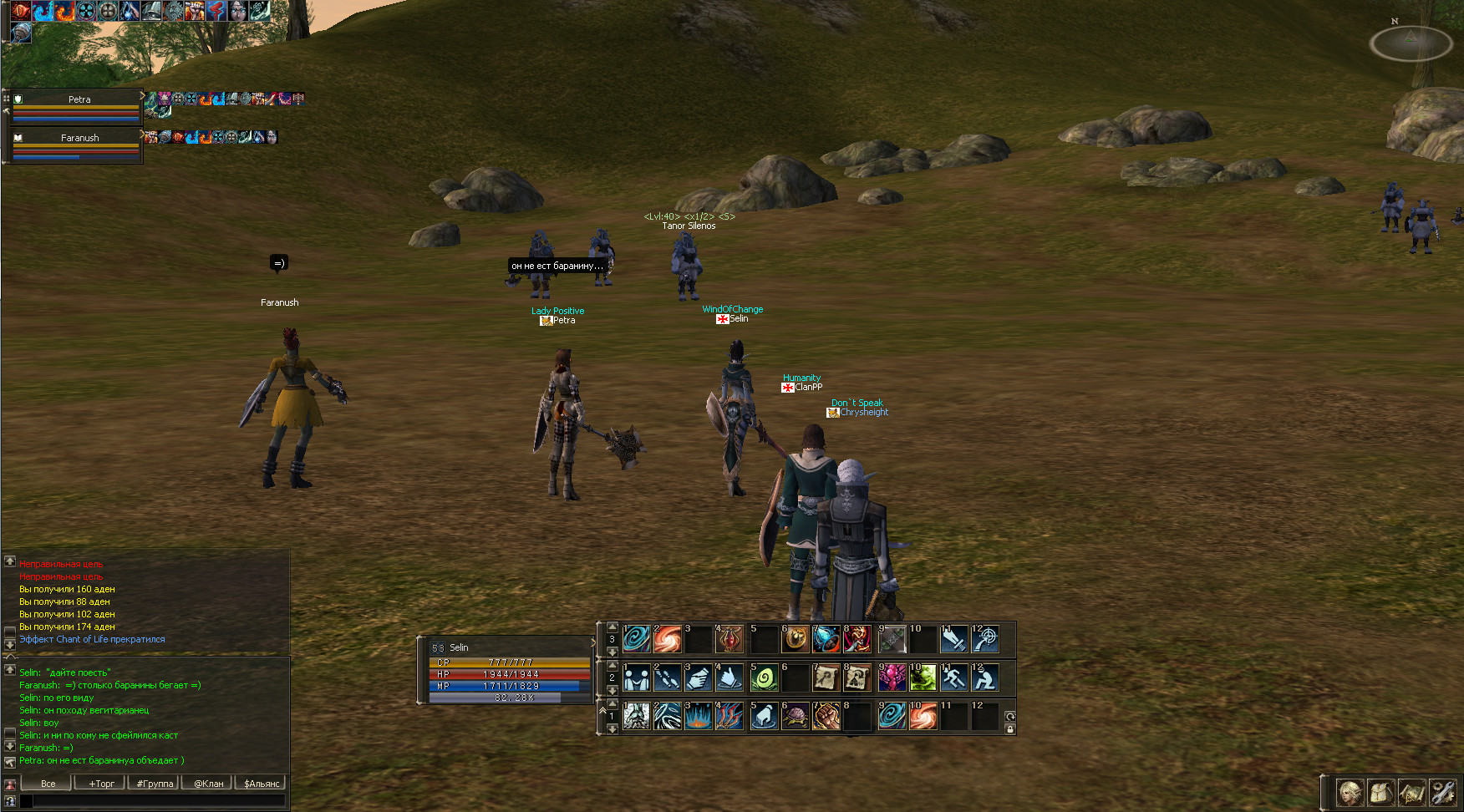
Task: Select party member Faranush's frame
Action: pos(76,145)
